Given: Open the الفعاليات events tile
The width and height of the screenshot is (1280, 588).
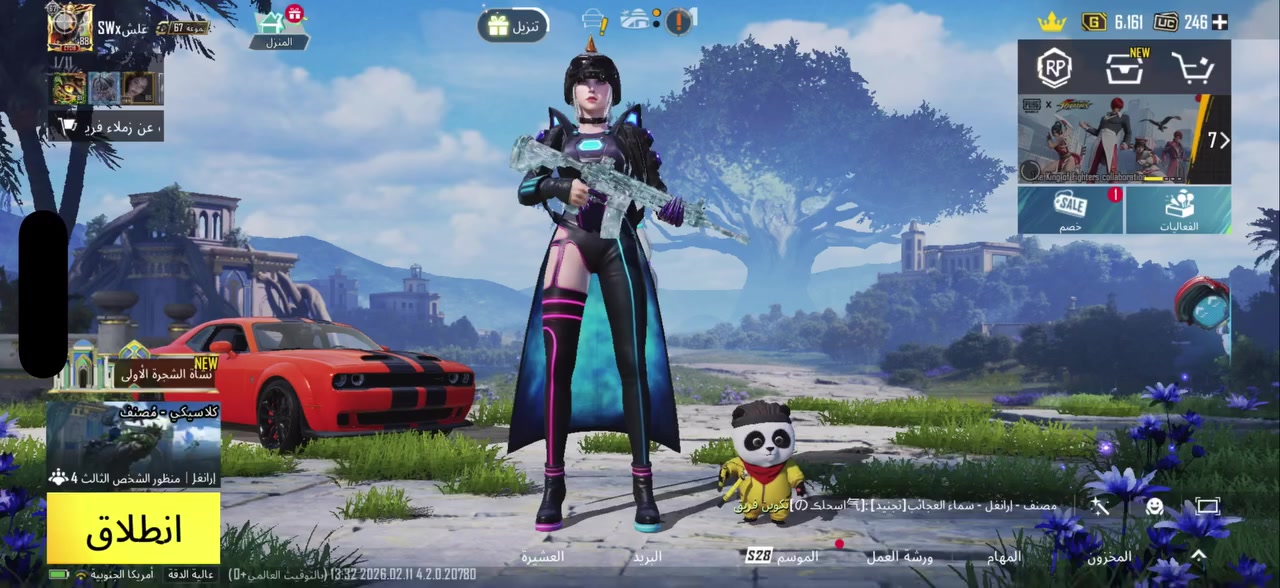Looking at the screenshot, I should click(x=1179, y=211).
